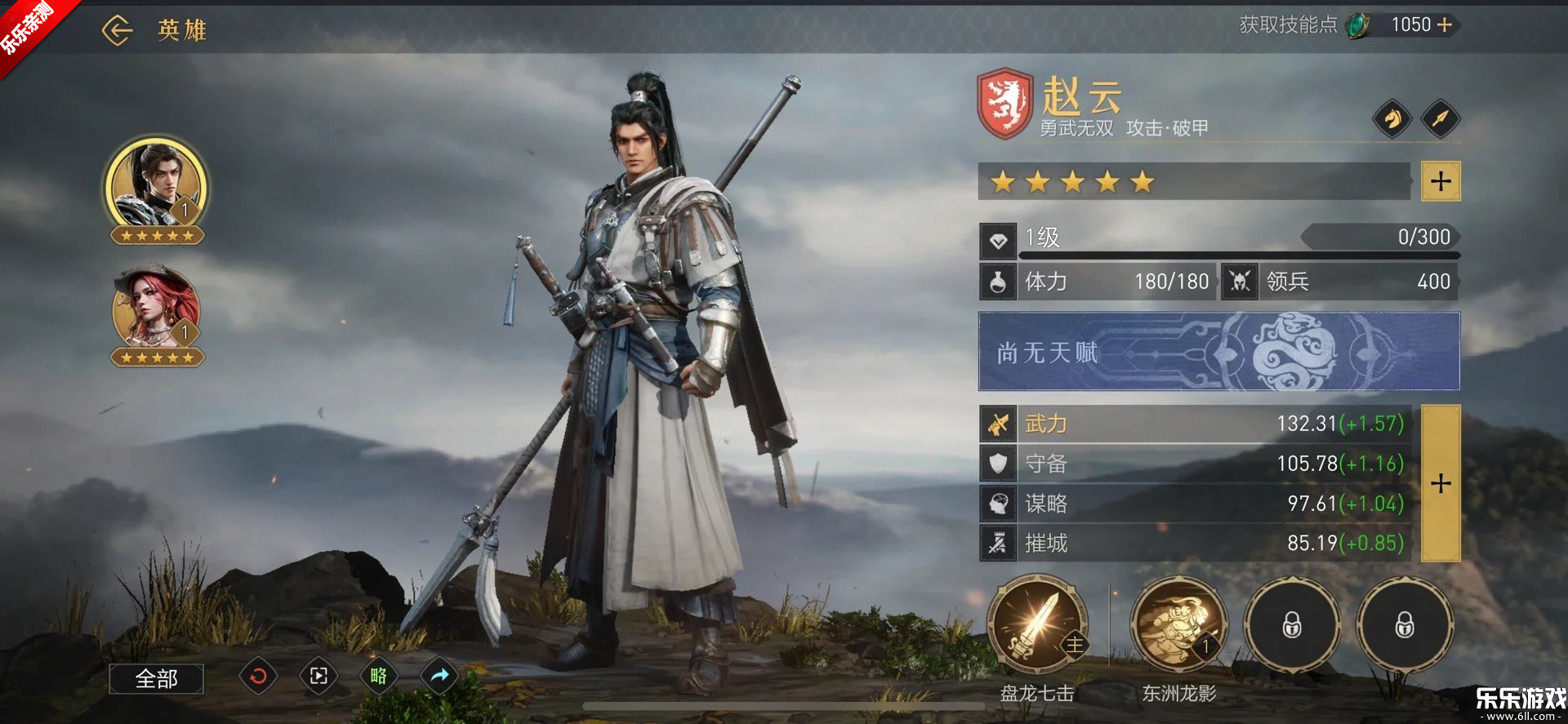
Task: Click the swirl diamond icon by hero name
Action: pyautogui.click(x=1392, y=119)
